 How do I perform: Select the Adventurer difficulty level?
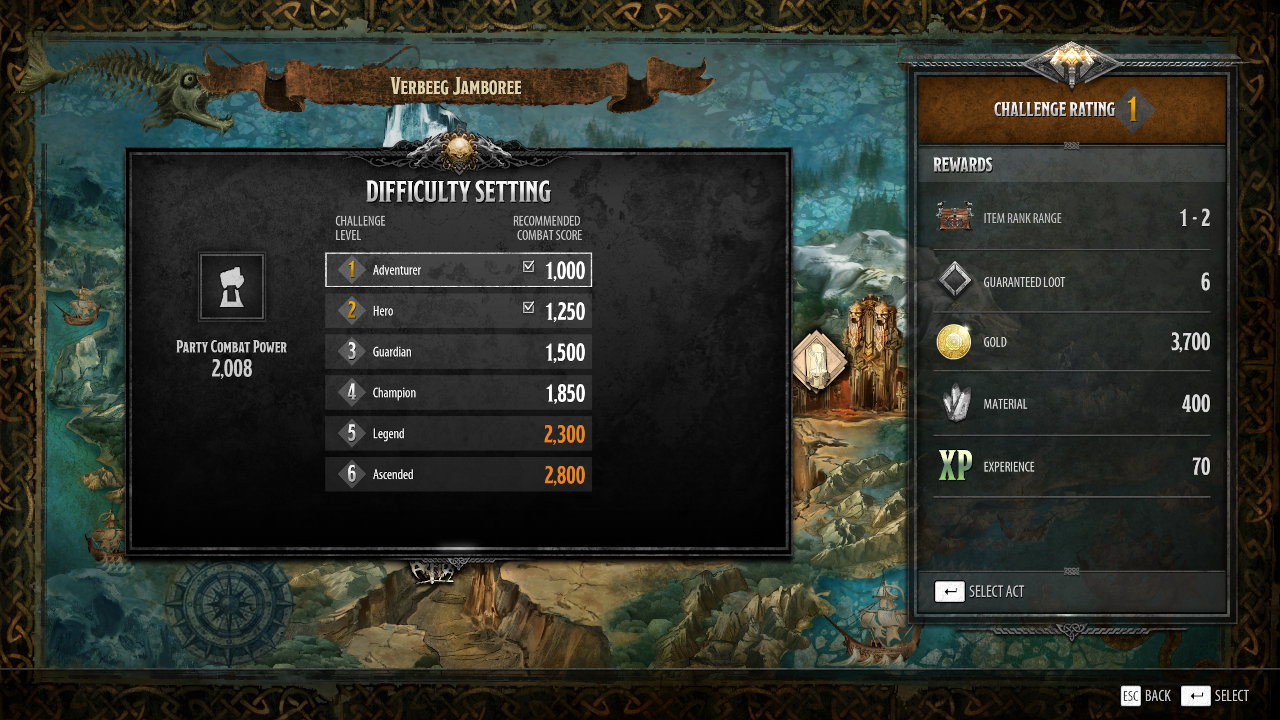[x=458, y=270]
